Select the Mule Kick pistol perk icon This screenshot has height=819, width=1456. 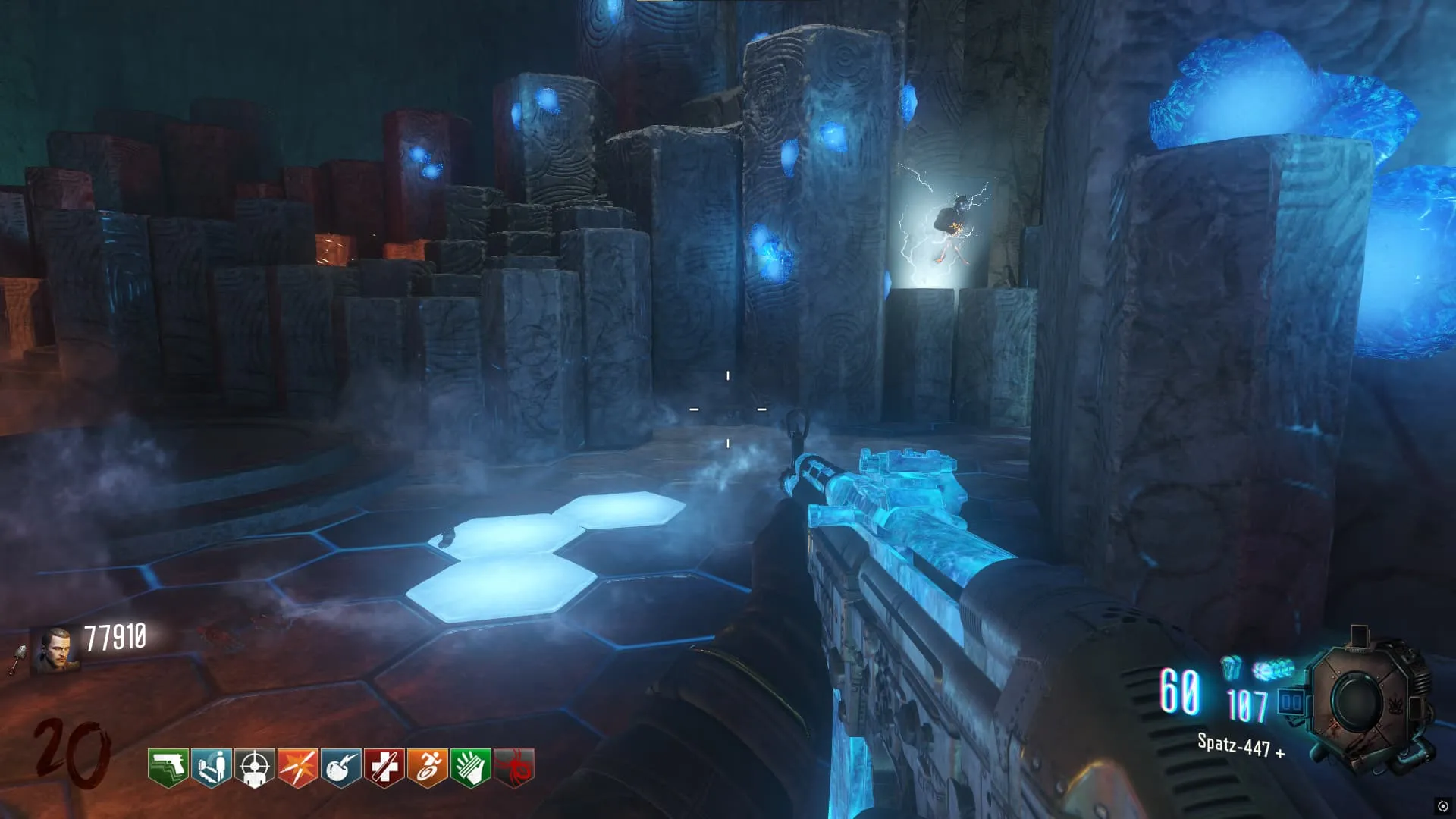click(168, 767)
